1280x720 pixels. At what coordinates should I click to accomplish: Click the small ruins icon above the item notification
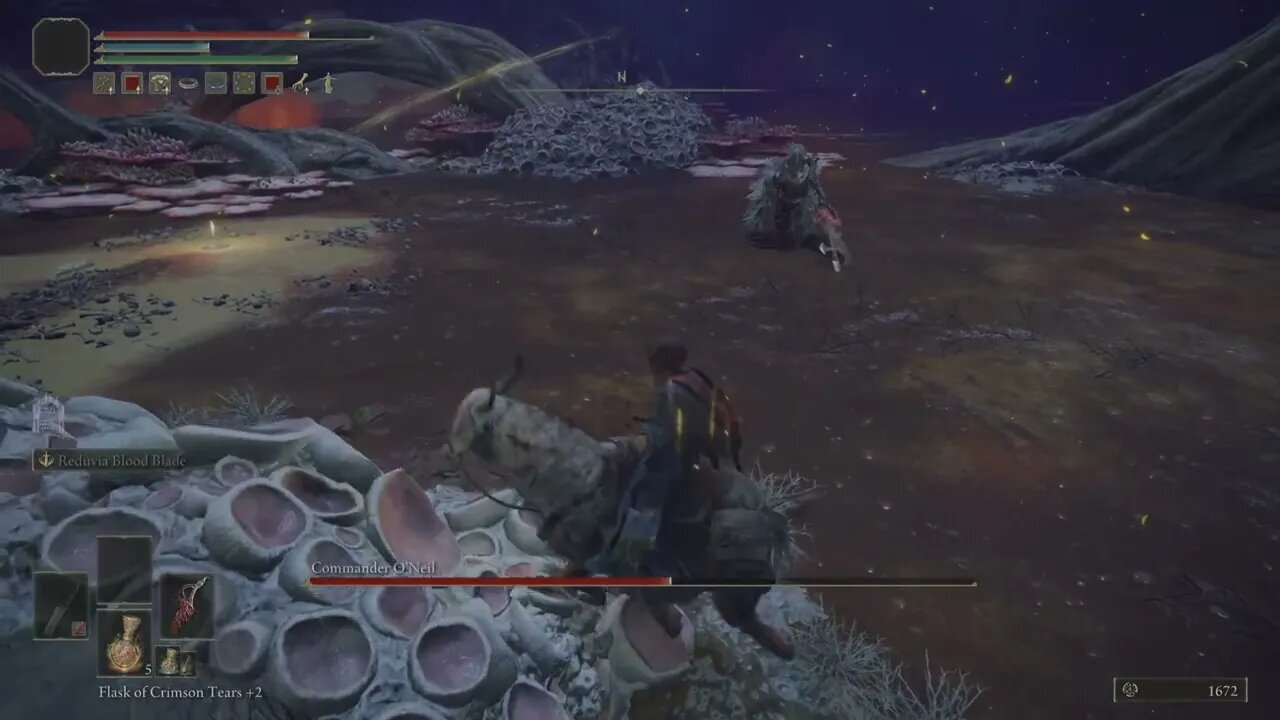(45, 418)
